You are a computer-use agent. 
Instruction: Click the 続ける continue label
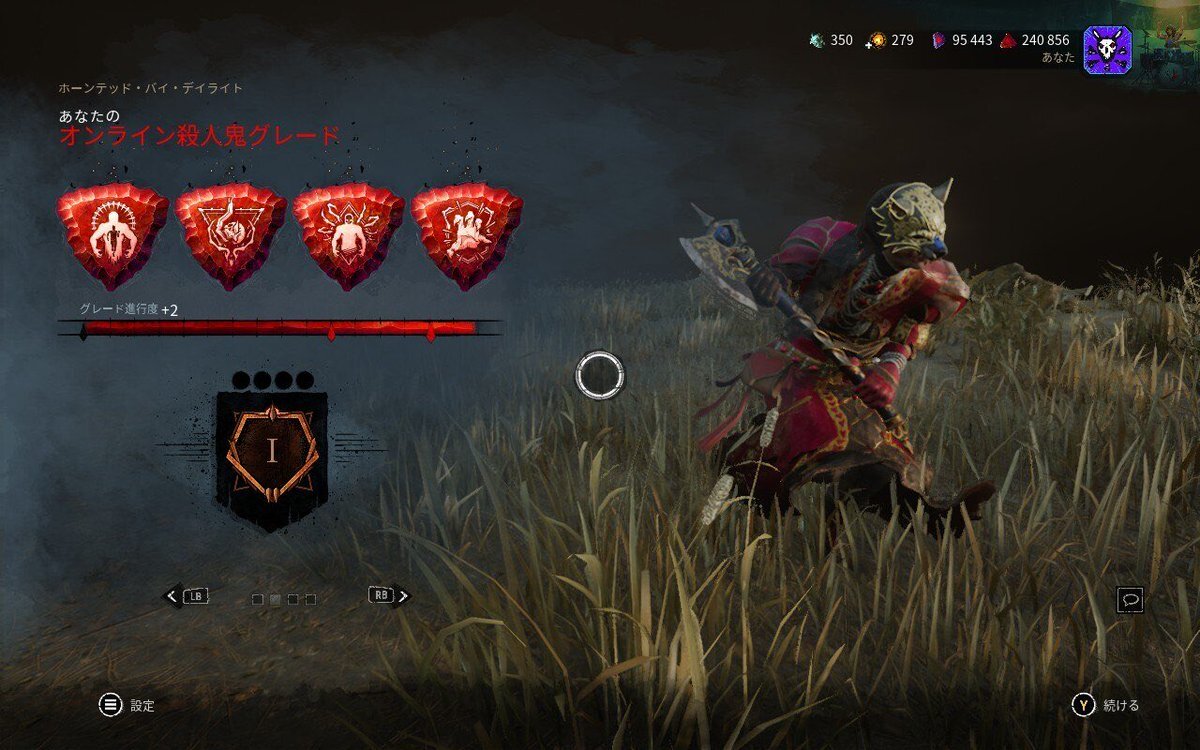[x=1120, y=705]
